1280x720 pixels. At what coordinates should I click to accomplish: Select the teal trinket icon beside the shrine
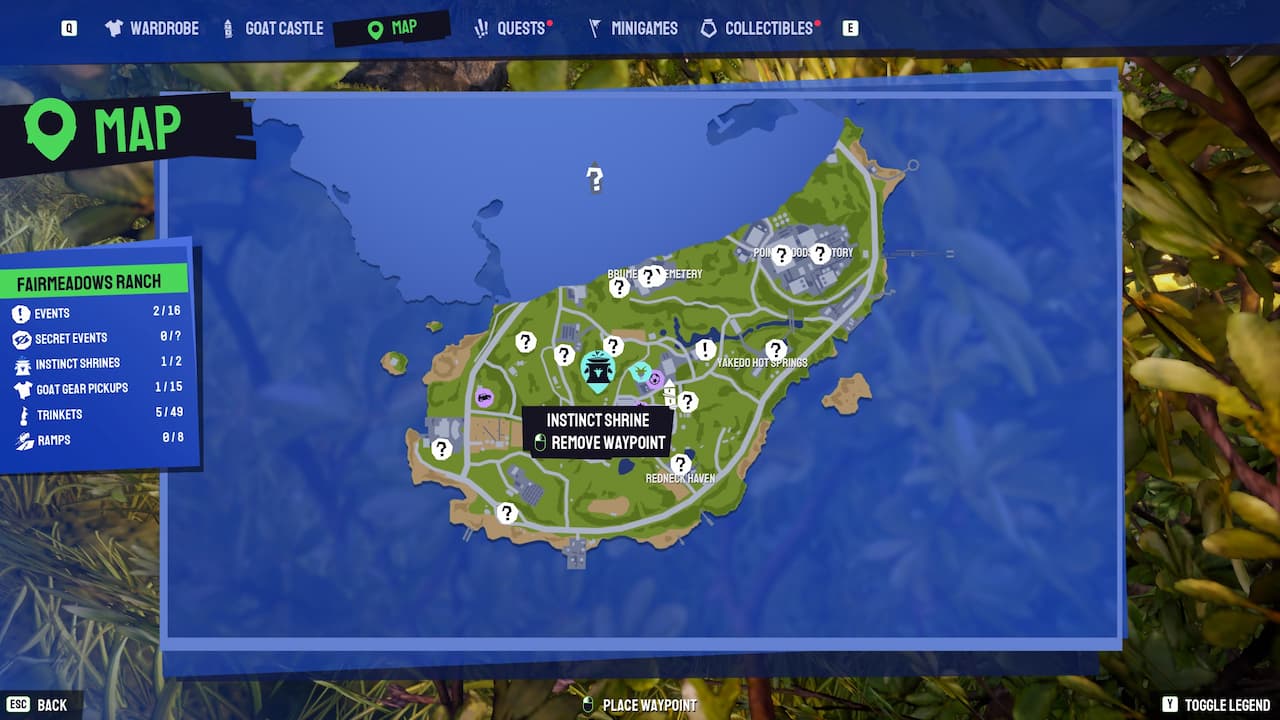[641, 371]
